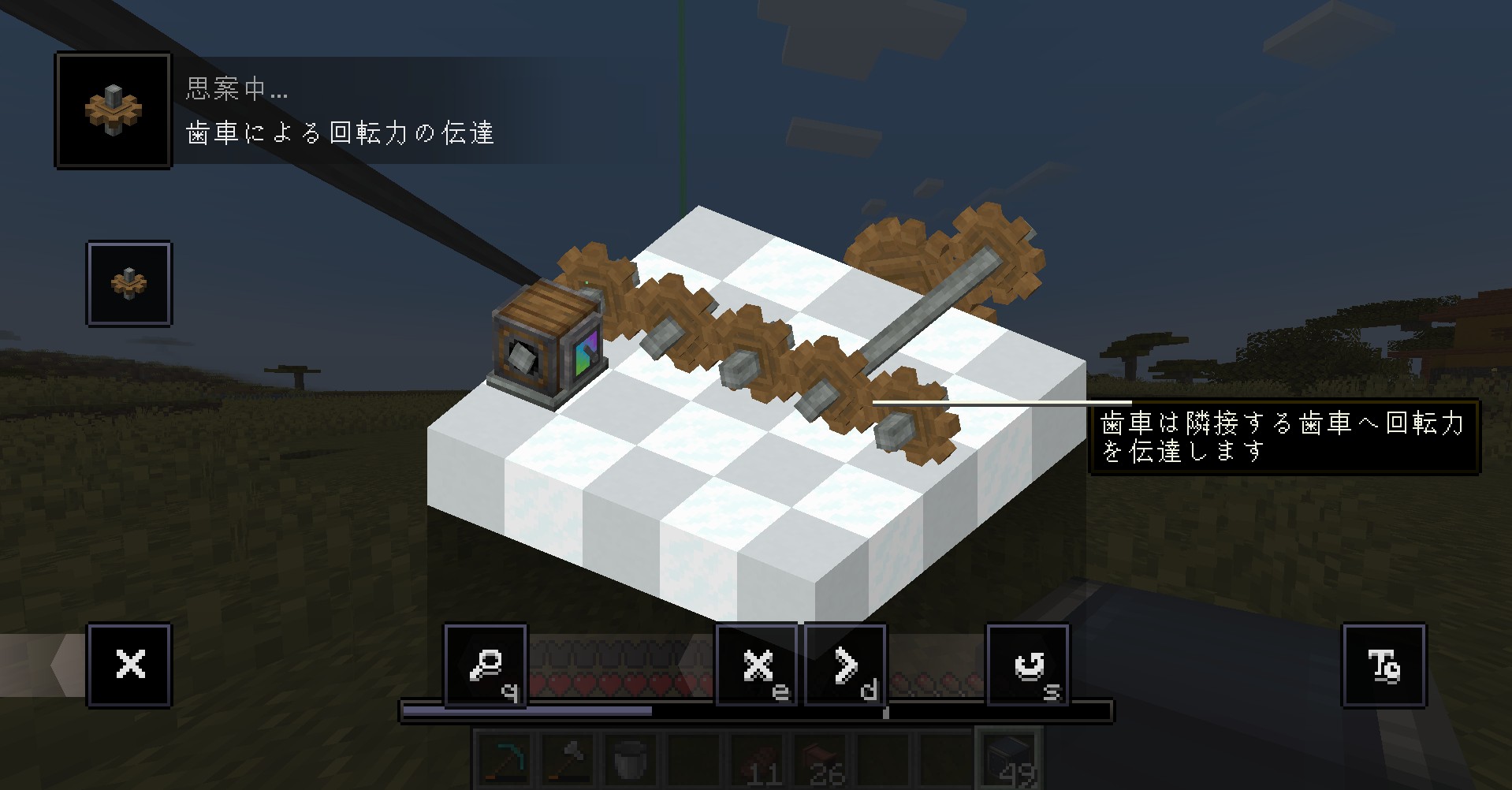Open the large cogwheel ponder icon top-left
The width and height of the screenshot is (1512, 790).
(113, 110)
